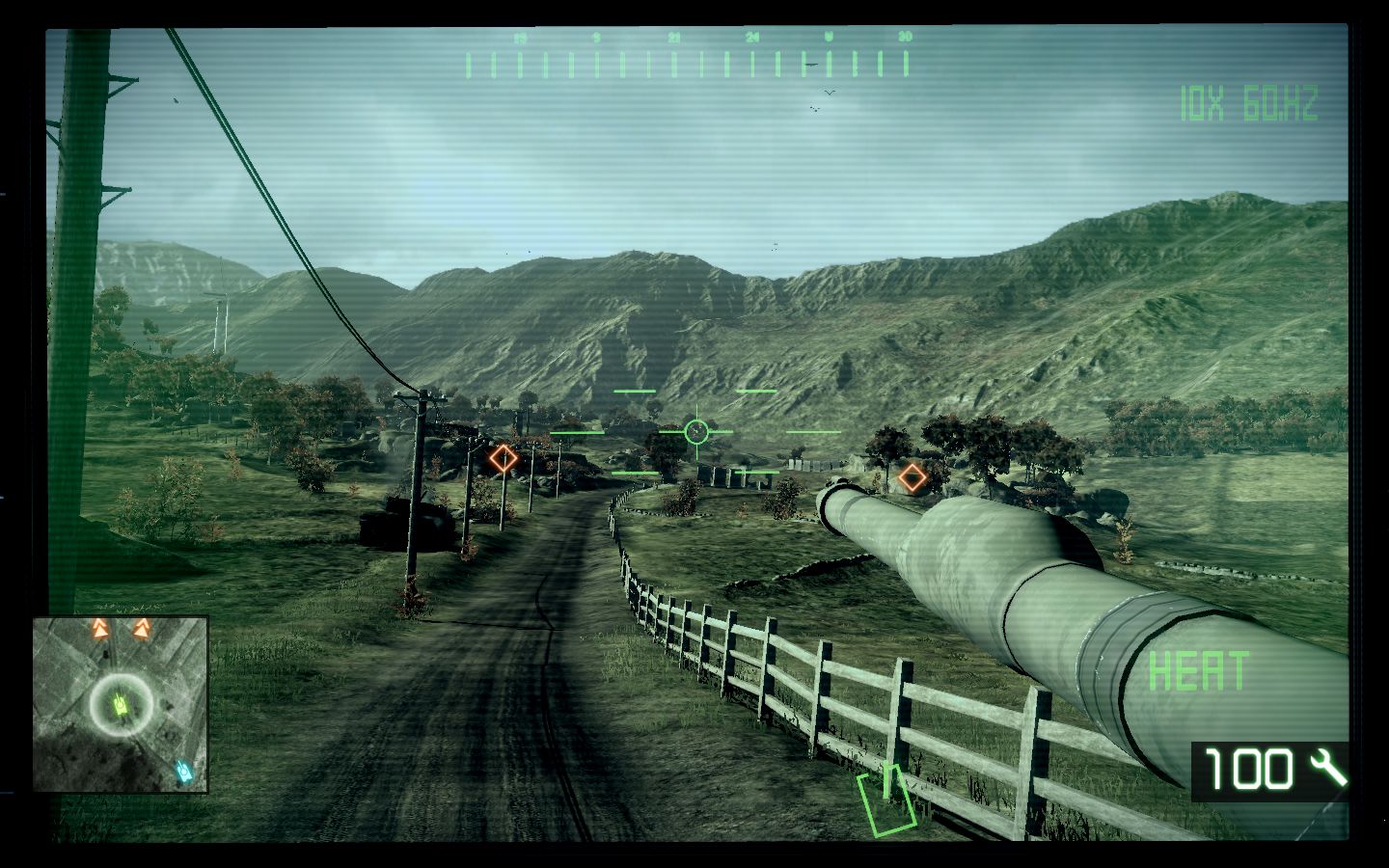This screenshot has width=1389, height=868.
Task: Click the green player tank on the minimap
Action: 122,704
